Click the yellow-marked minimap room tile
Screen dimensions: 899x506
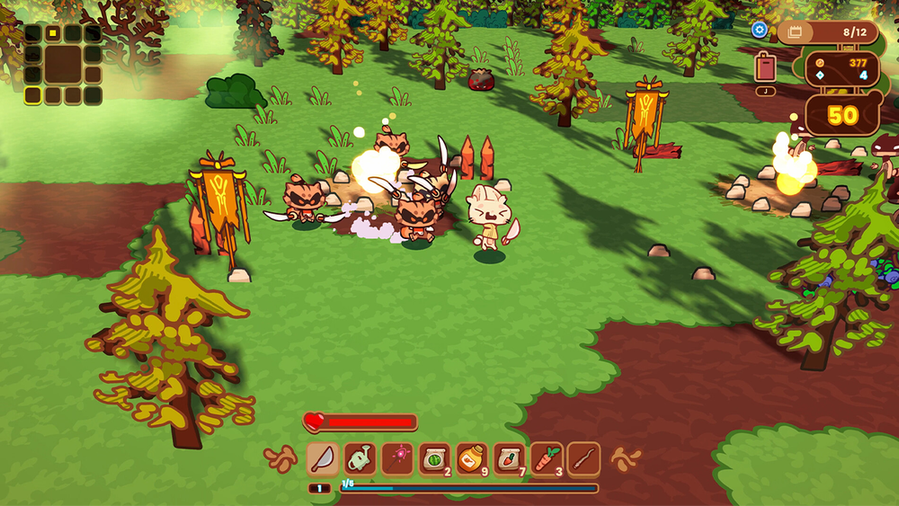click(x=52, y=33)
